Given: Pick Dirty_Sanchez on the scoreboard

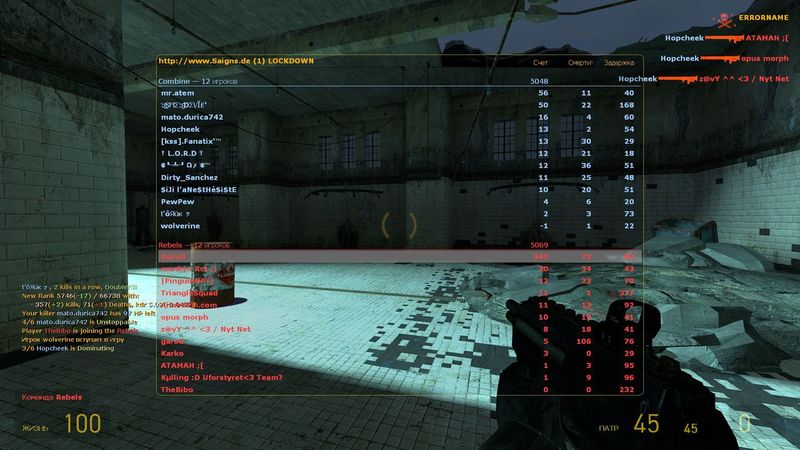Looking at the screenshot, I should tap(189, 177).
